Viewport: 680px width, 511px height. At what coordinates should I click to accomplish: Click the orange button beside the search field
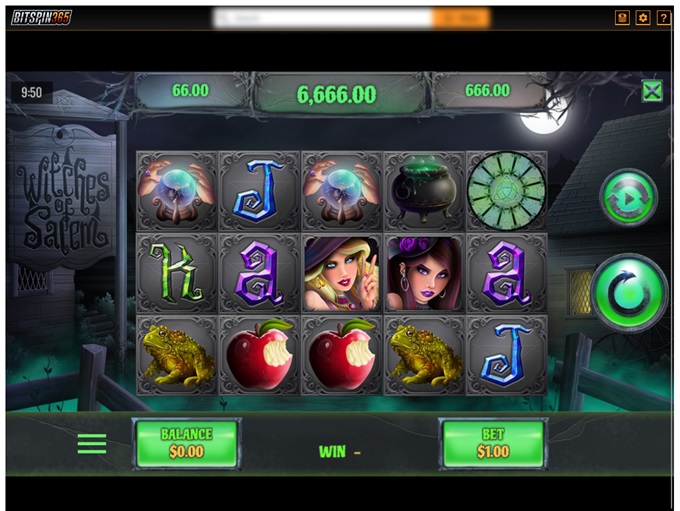pyautogui.click(x=461, y=18)
